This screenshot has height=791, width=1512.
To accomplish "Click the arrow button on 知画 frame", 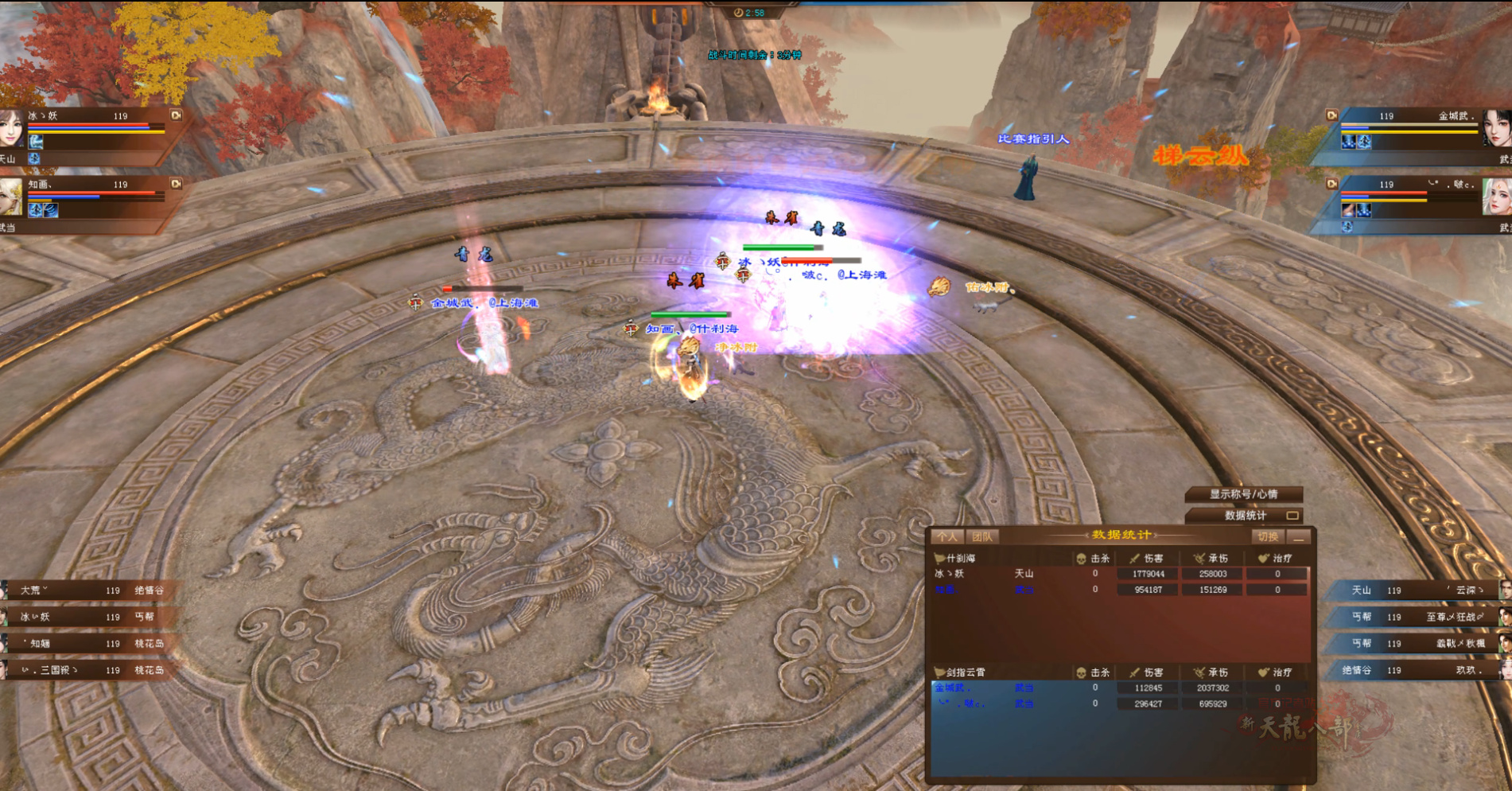I will [177, 184].
